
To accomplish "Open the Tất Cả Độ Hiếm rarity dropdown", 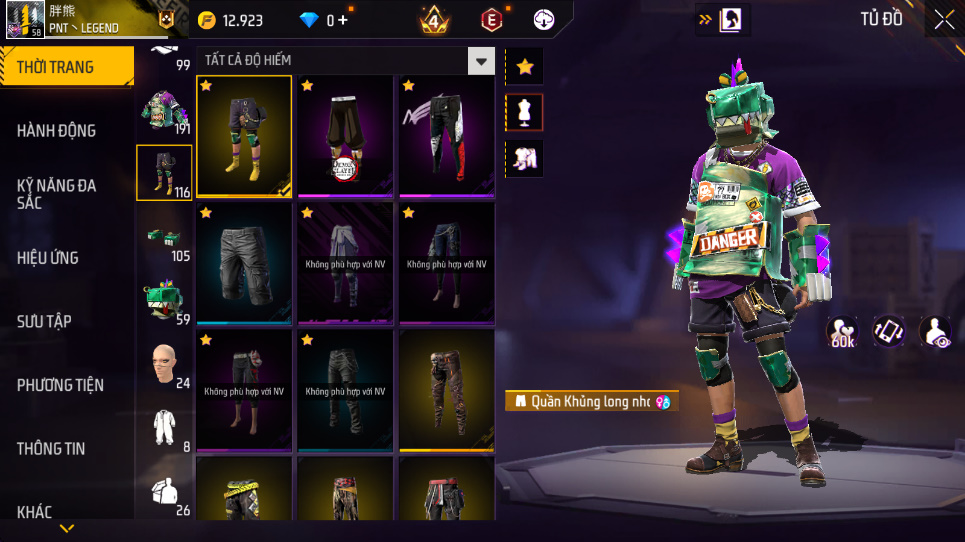I will click(482, 61).
